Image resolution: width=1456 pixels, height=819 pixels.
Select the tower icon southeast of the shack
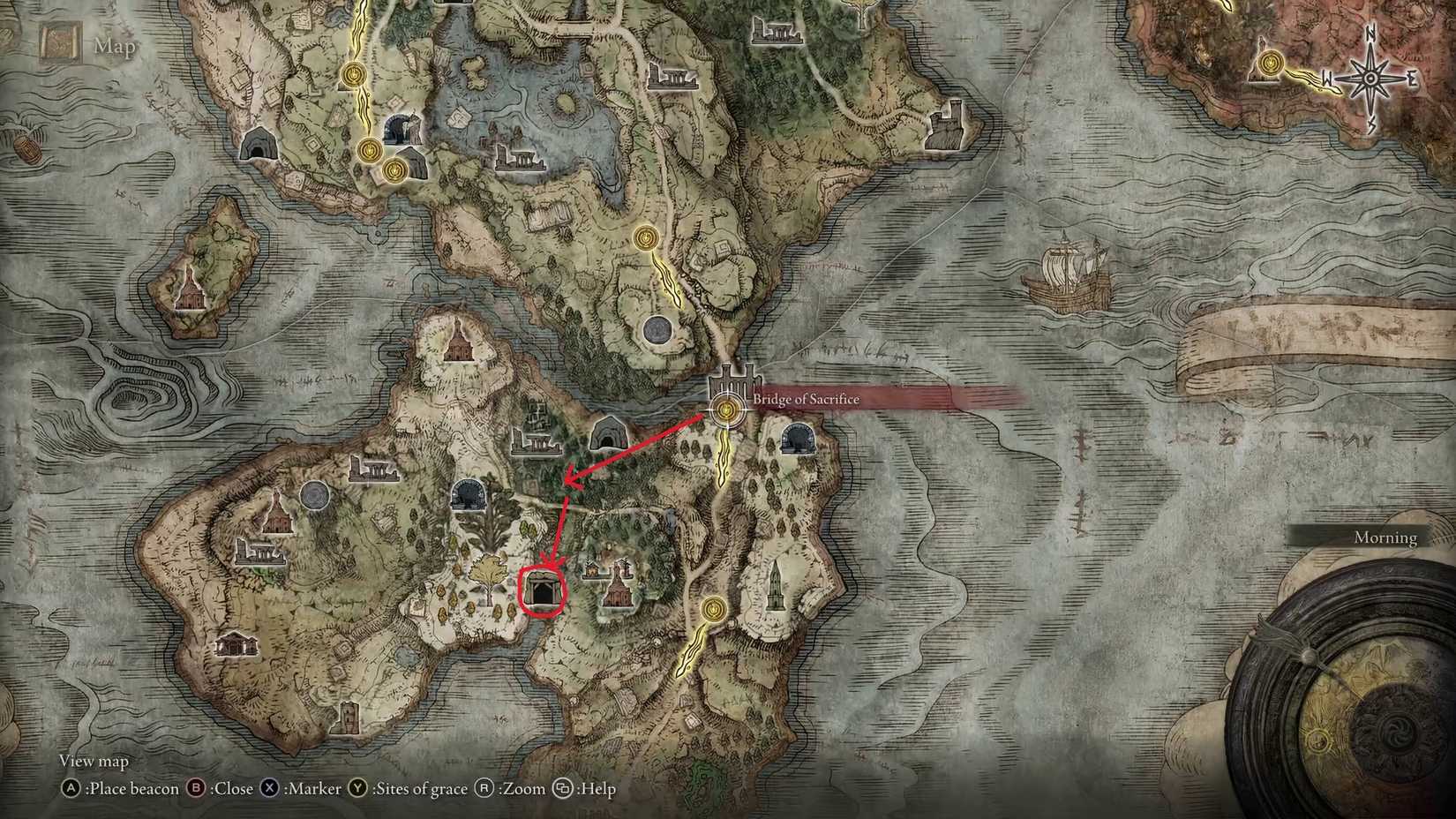coord(776,586)
